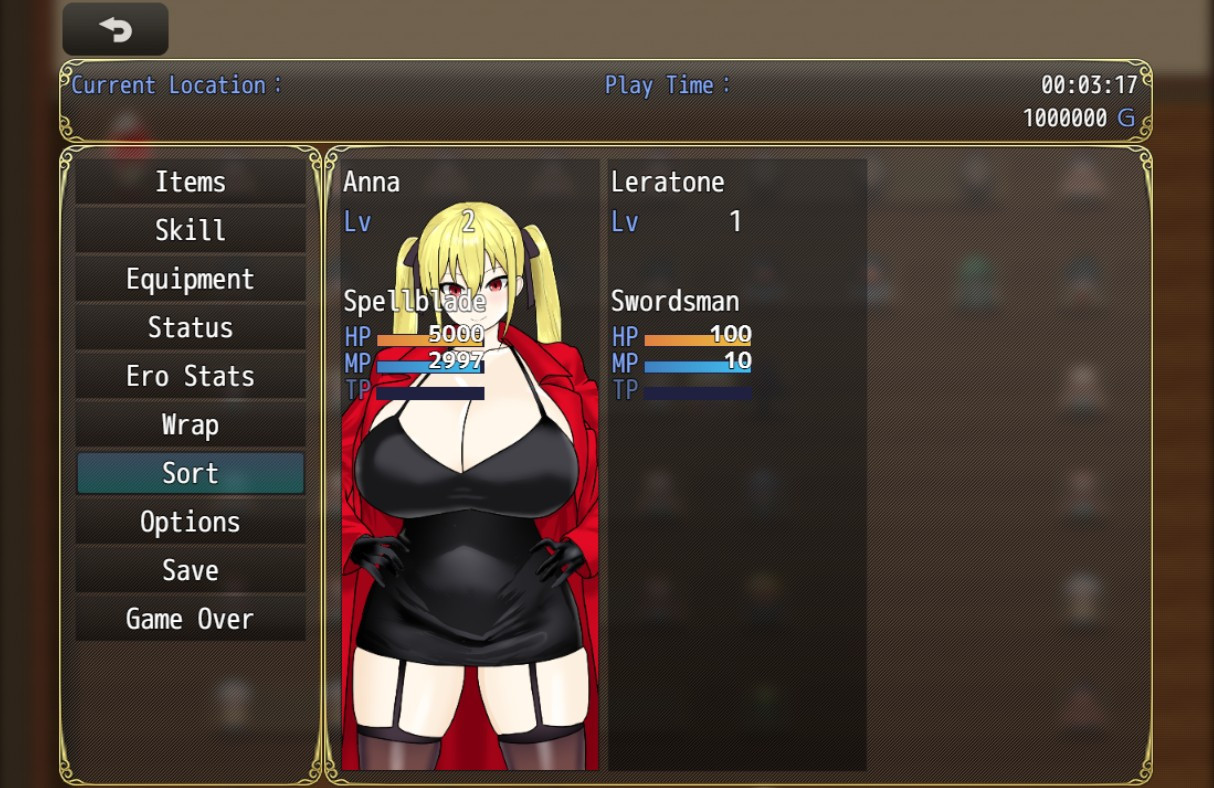1214x788 pixels.
Task: Select the Game Over entry
Action: [x=190, y=619]
